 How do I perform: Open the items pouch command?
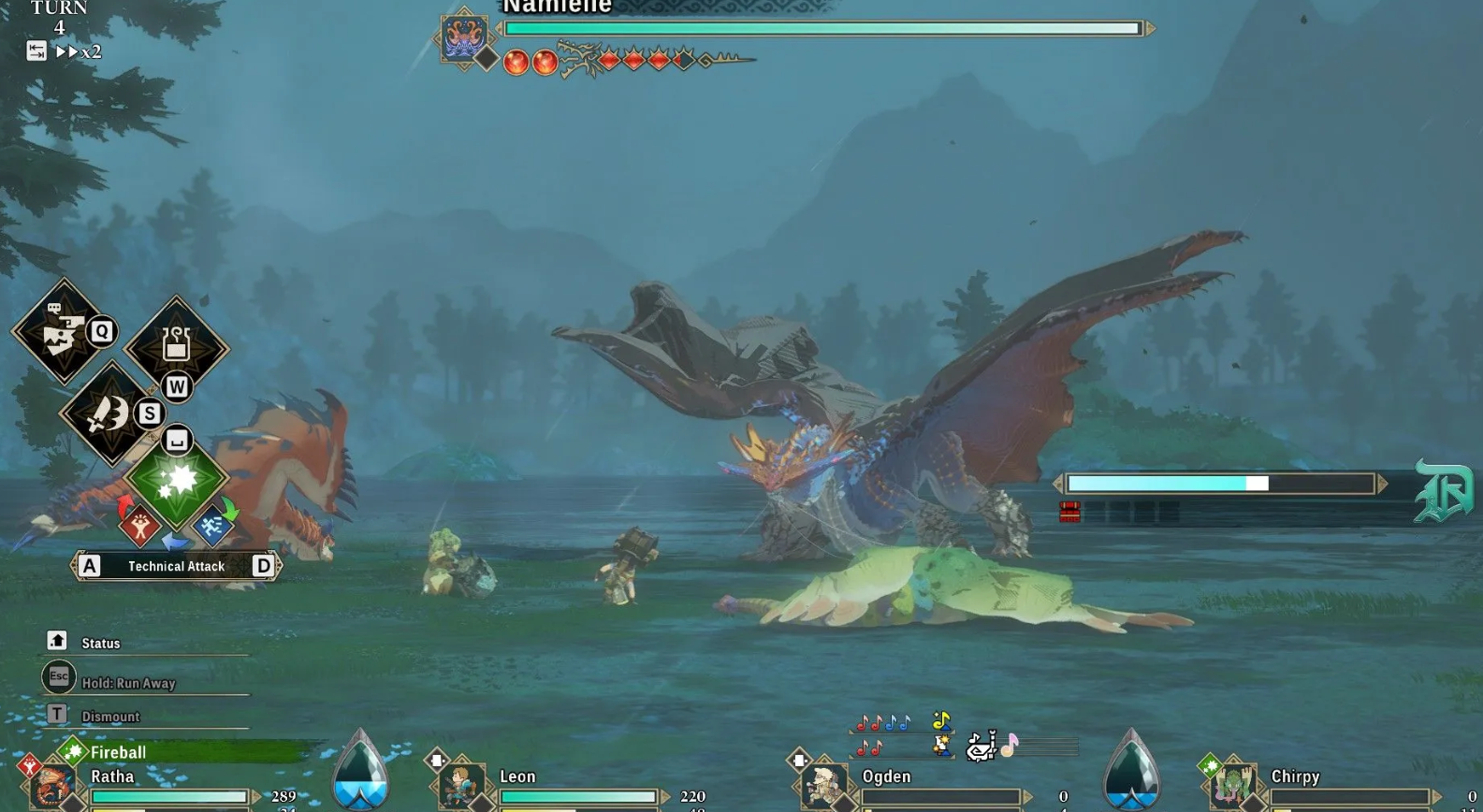pyautogui.click(x=176, y=346)
